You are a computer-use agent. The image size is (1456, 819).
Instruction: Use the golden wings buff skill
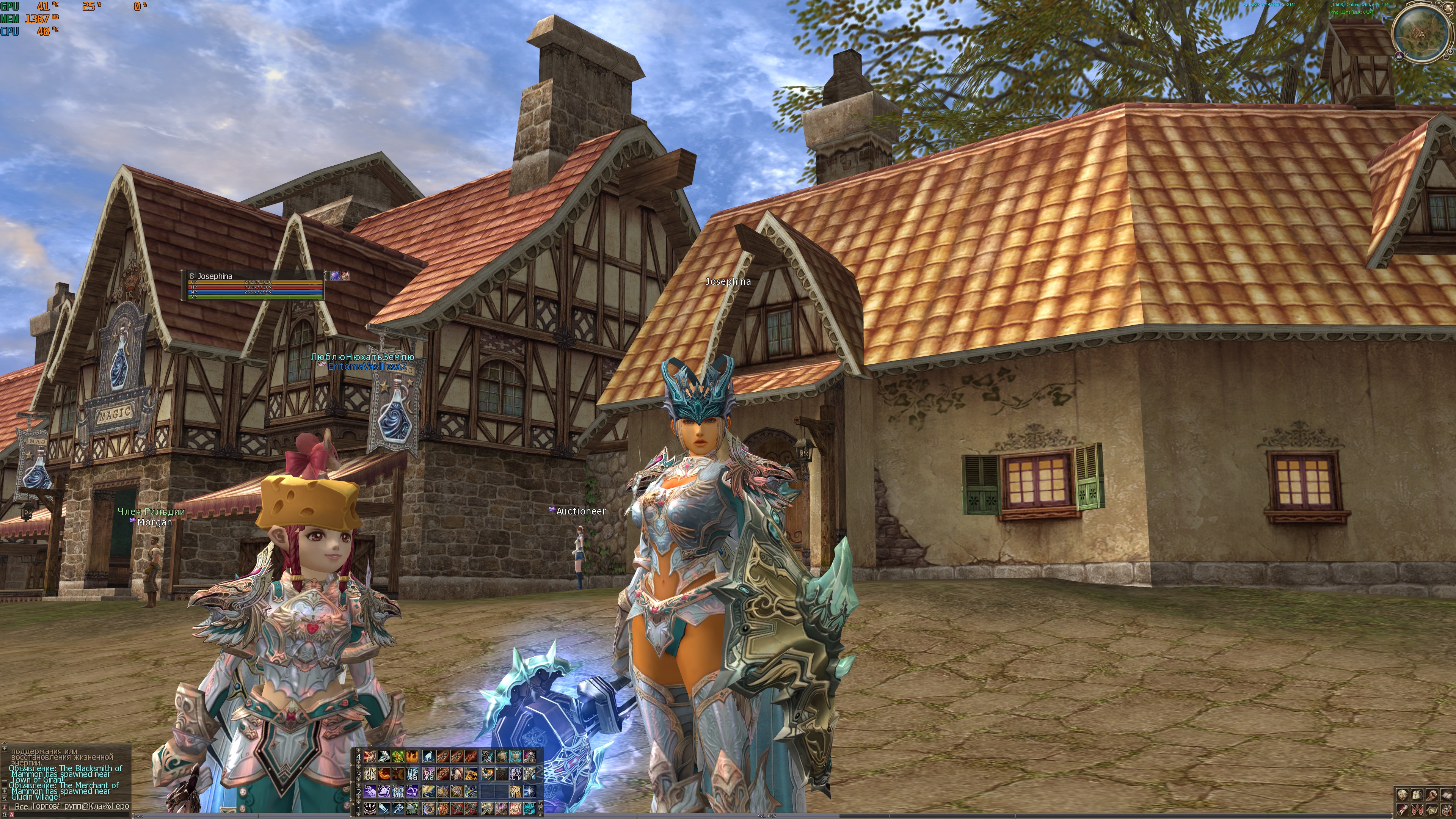pyautogui.click(x=429, y=791)
